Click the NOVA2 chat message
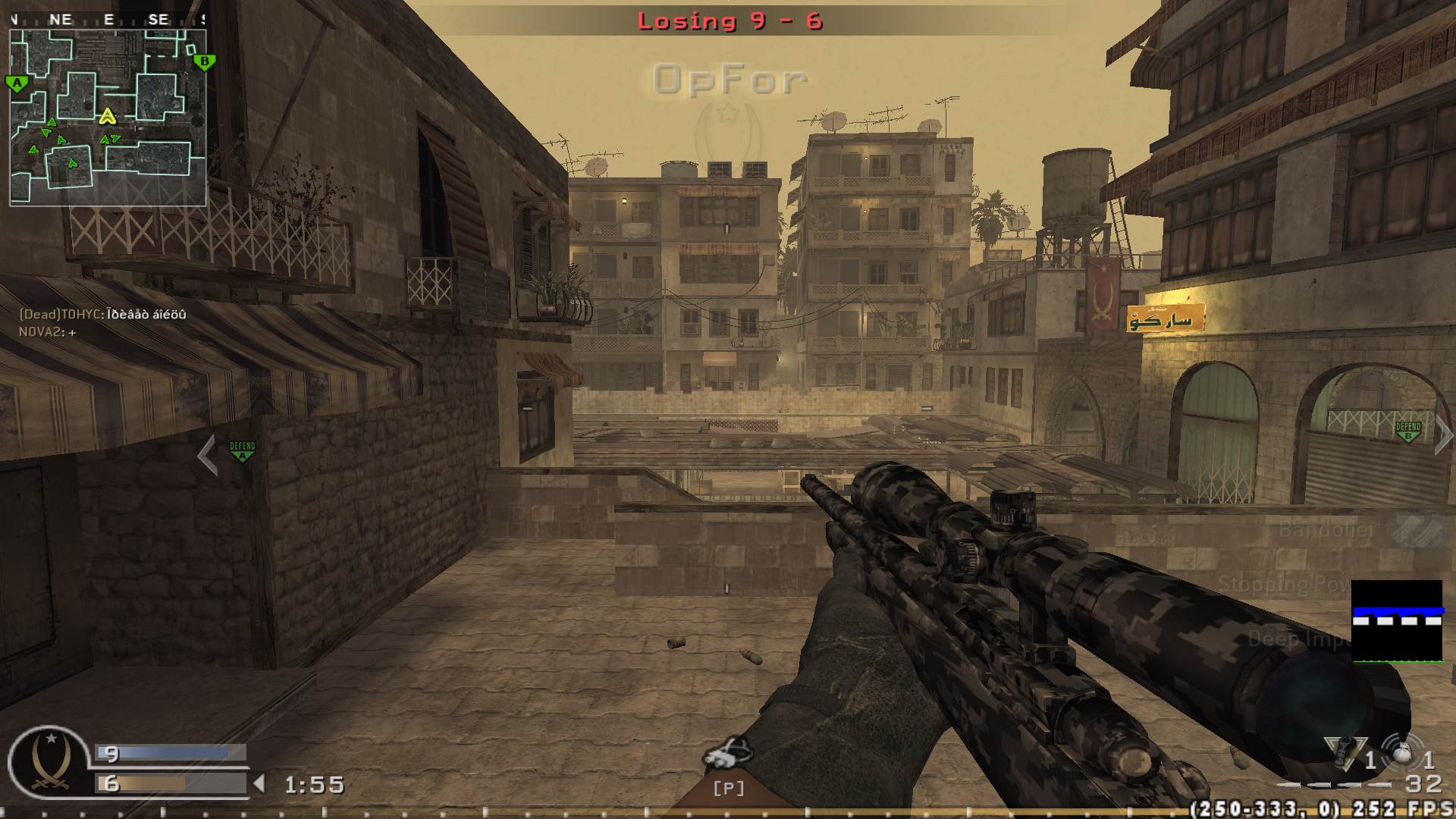 tap(45, 331)
